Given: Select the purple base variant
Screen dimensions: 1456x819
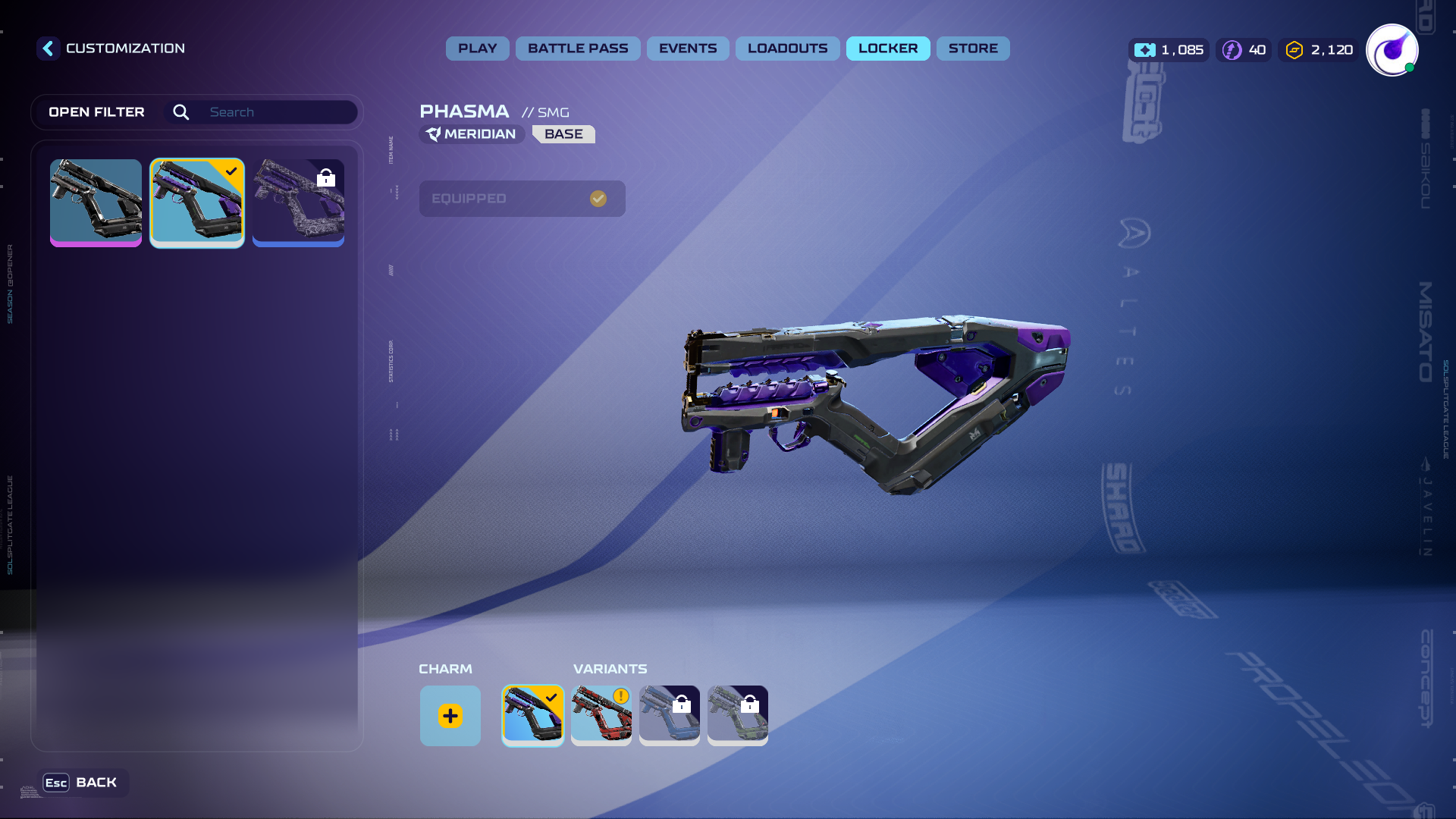Looking at the screenshot, I should pos(533,716).
